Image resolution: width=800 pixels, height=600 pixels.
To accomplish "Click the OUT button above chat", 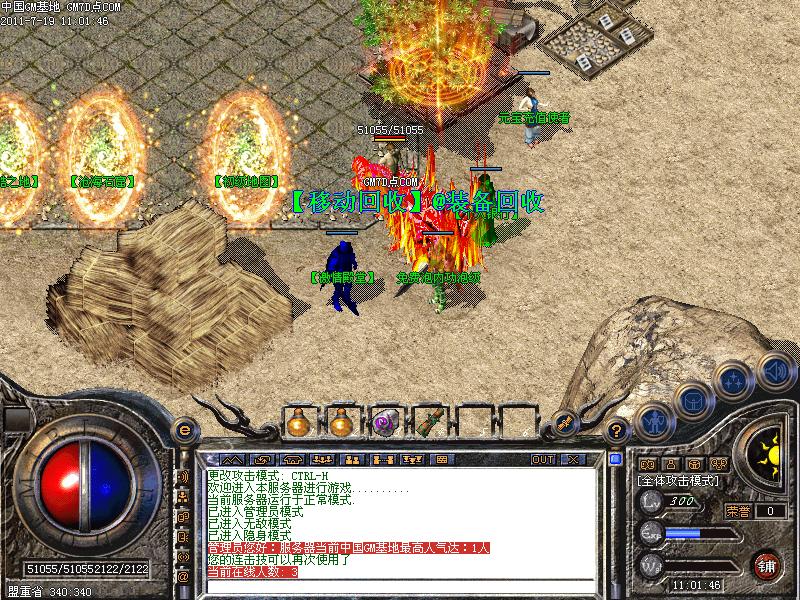I will click(x=543, y=459).
